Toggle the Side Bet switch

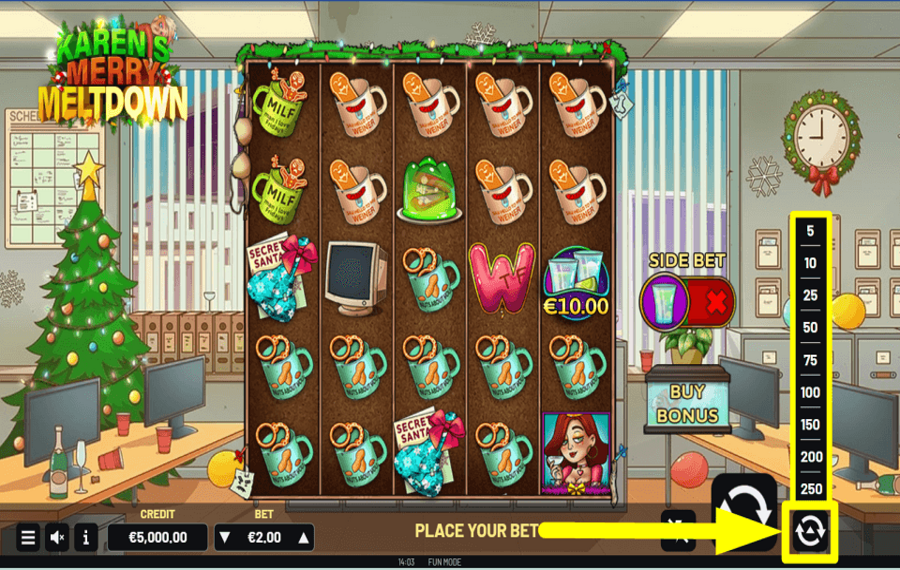[688, 300]
